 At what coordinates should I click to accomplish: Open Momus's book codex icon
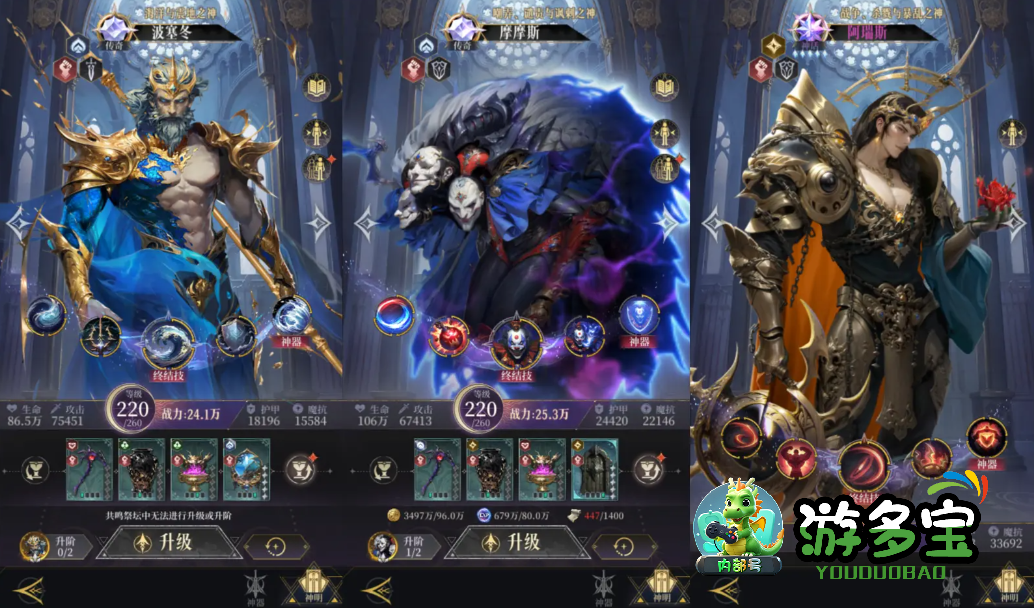(x=665, y=87)
